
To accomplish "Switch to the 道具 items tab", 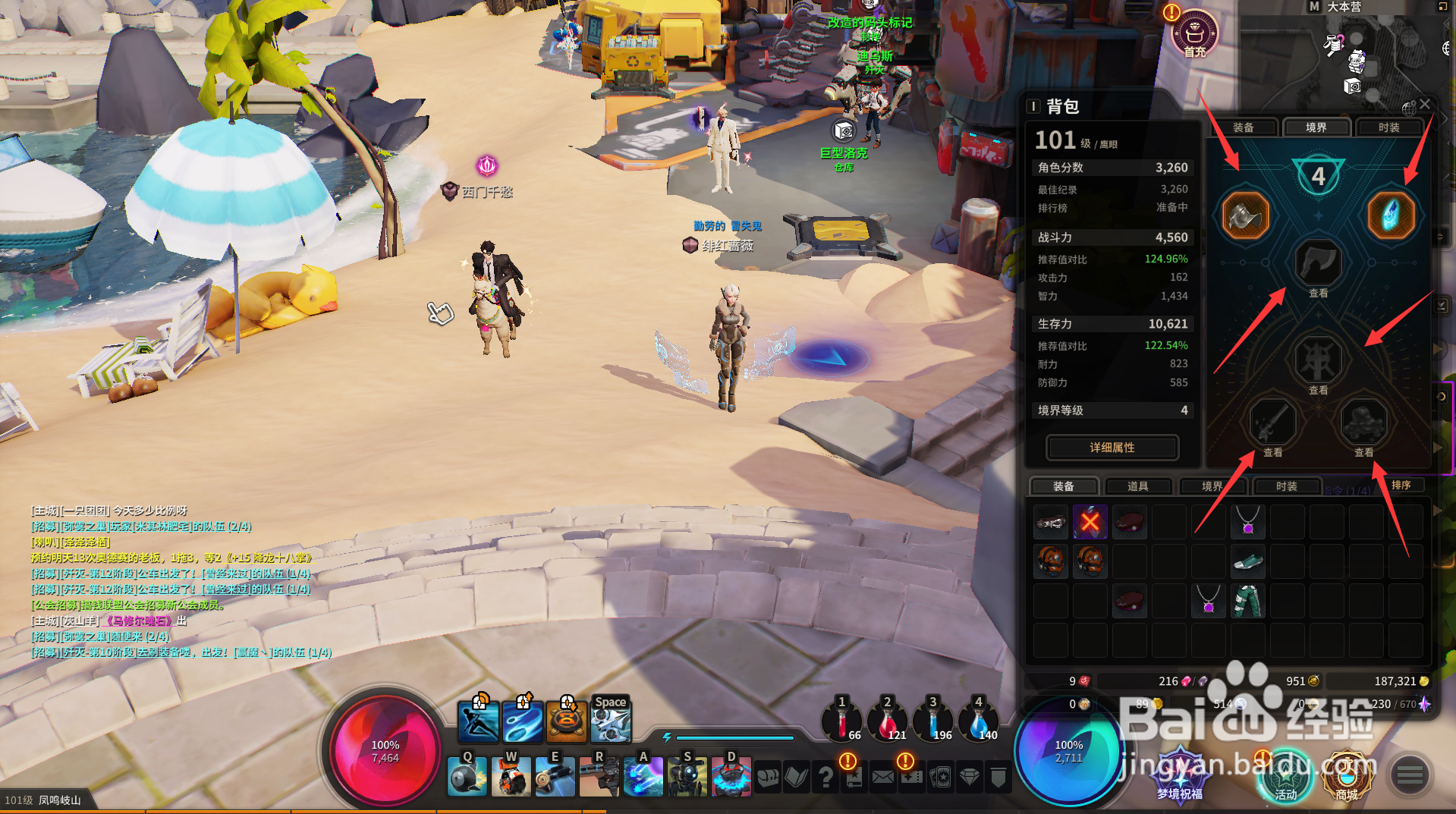I will 1137,486.
